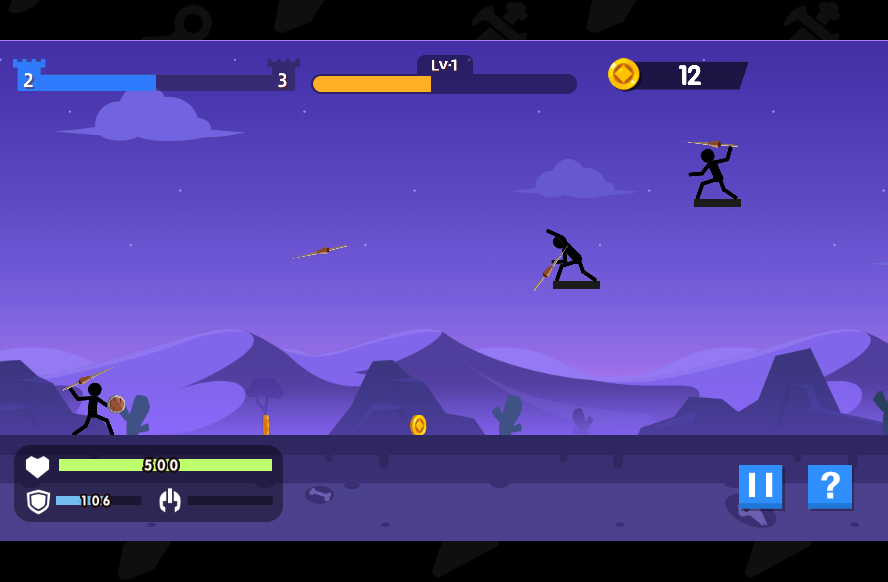
Task: Pause the game with the pause button
Action: click(x=760, y=486)
